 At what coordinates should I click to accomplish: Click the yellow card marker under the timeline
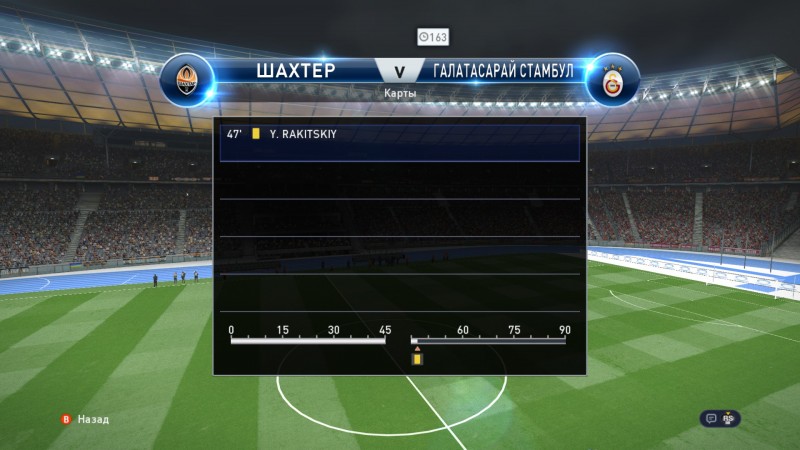point(416,357)
